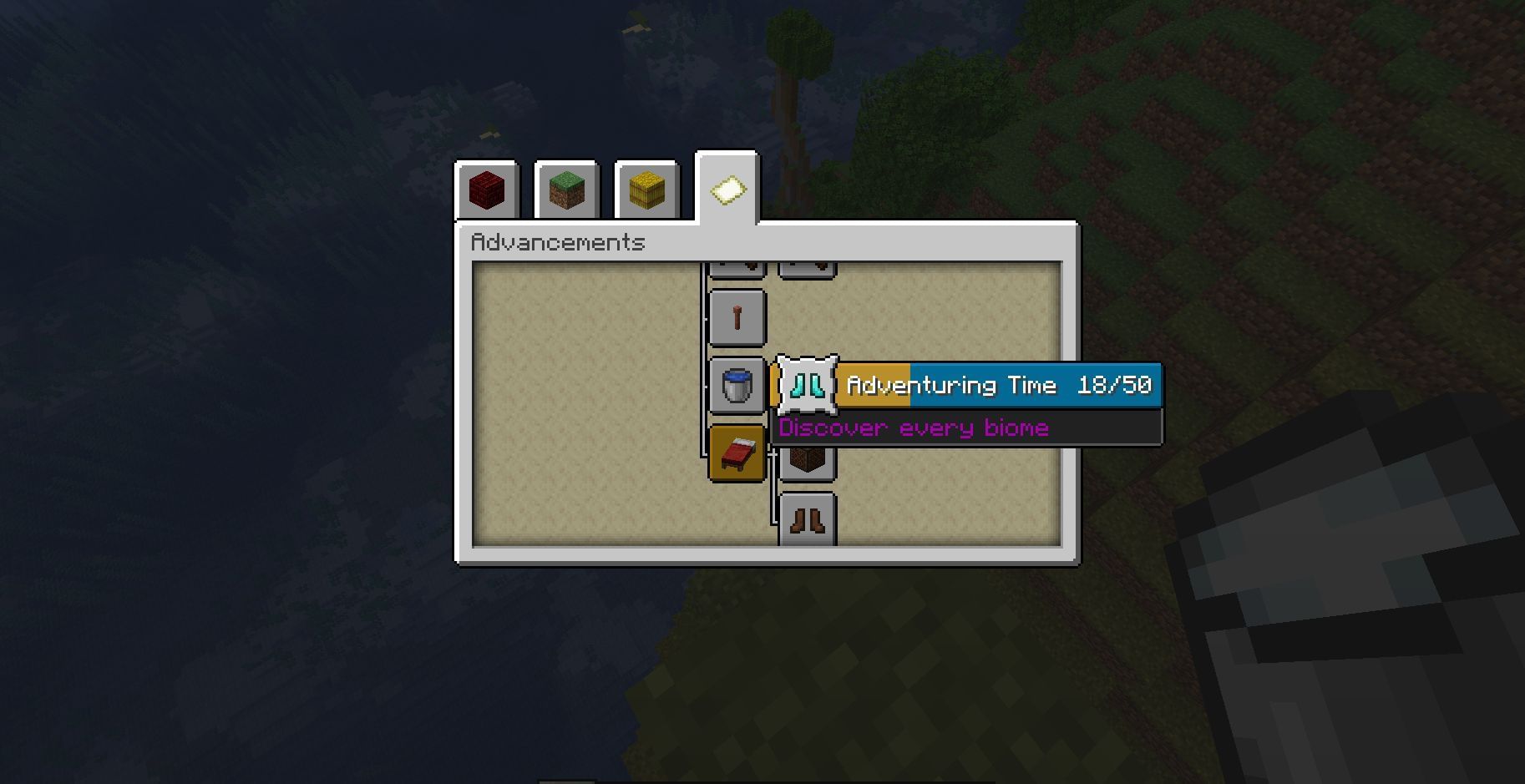Click the wooden stick advancement icon

pyautogui.click(x=737, y=318)
